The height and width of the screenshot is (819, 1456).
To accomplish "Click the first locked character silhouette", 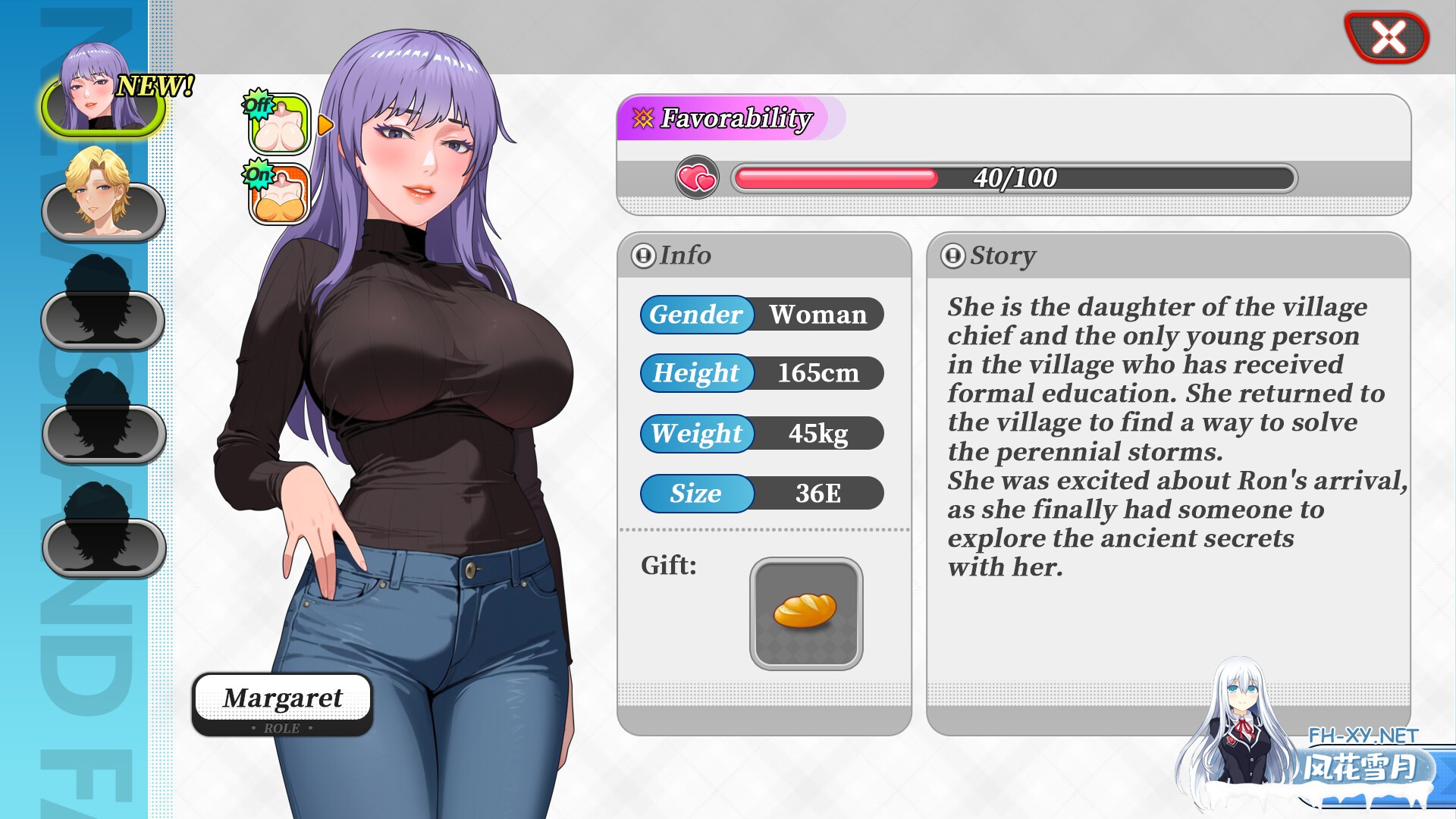I will click(102, 318).
